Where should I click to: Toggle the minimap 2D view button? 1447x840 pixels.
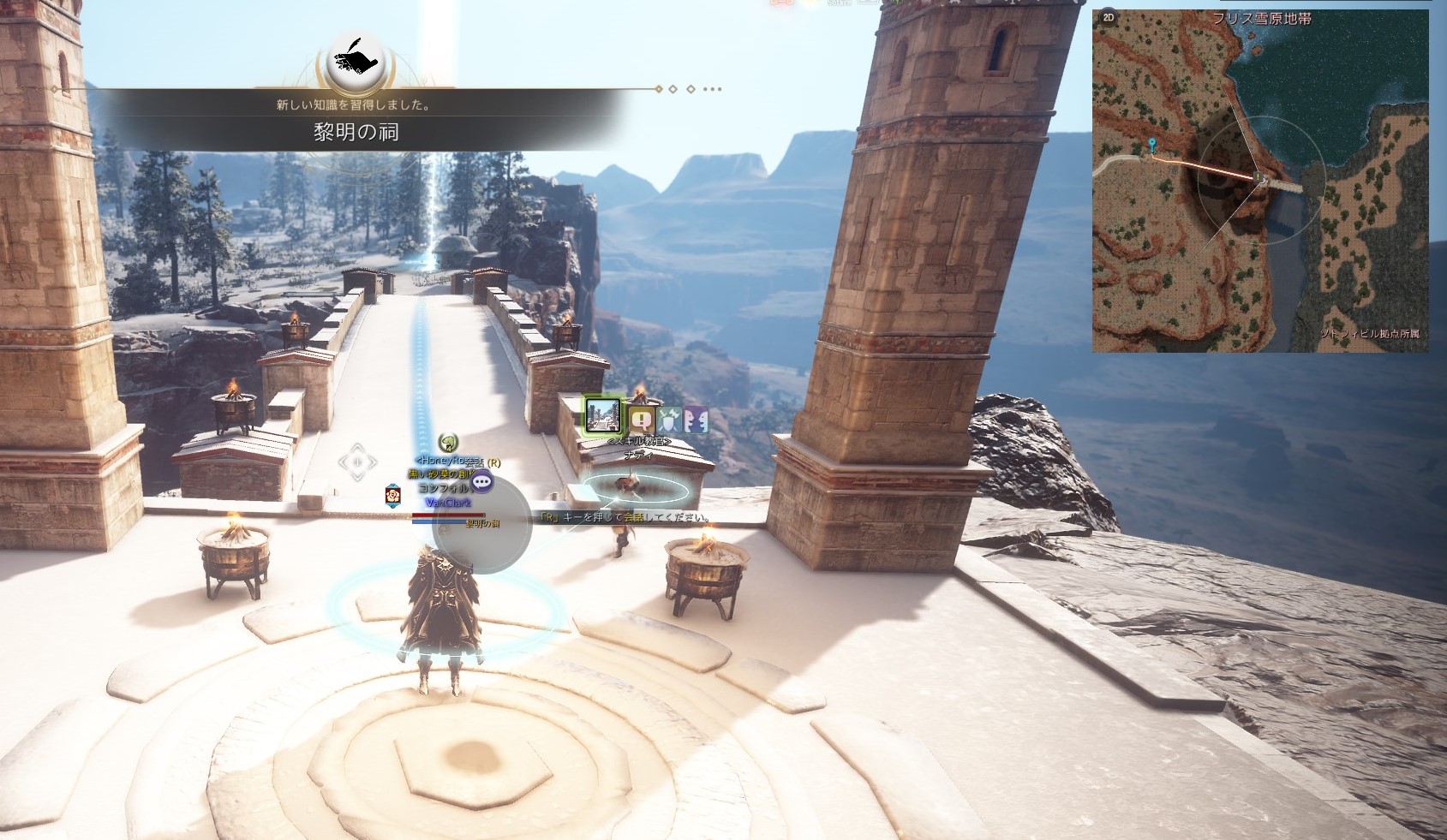click(x=1109, y=17)
